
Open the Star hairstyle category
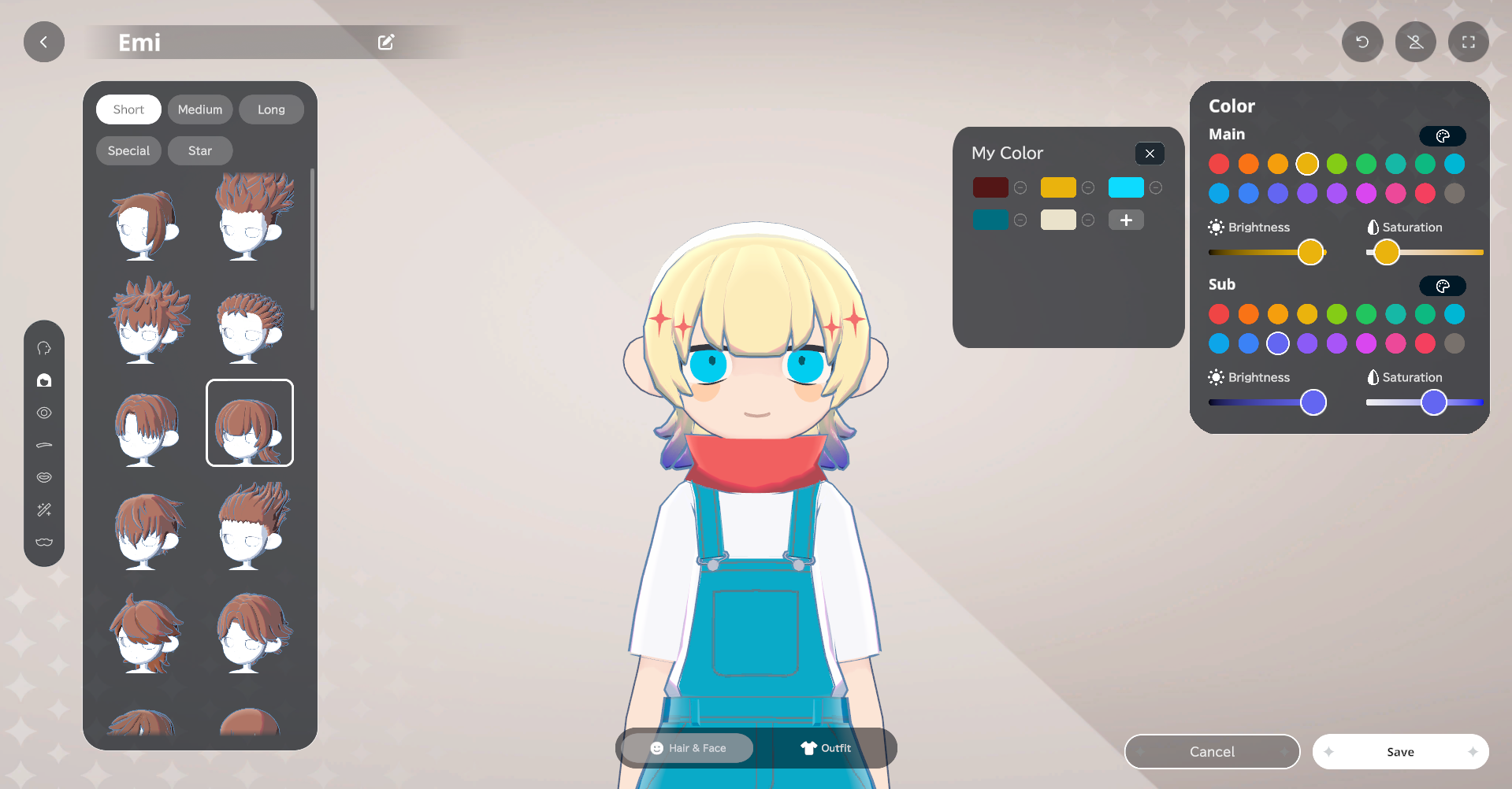(199, 150)
